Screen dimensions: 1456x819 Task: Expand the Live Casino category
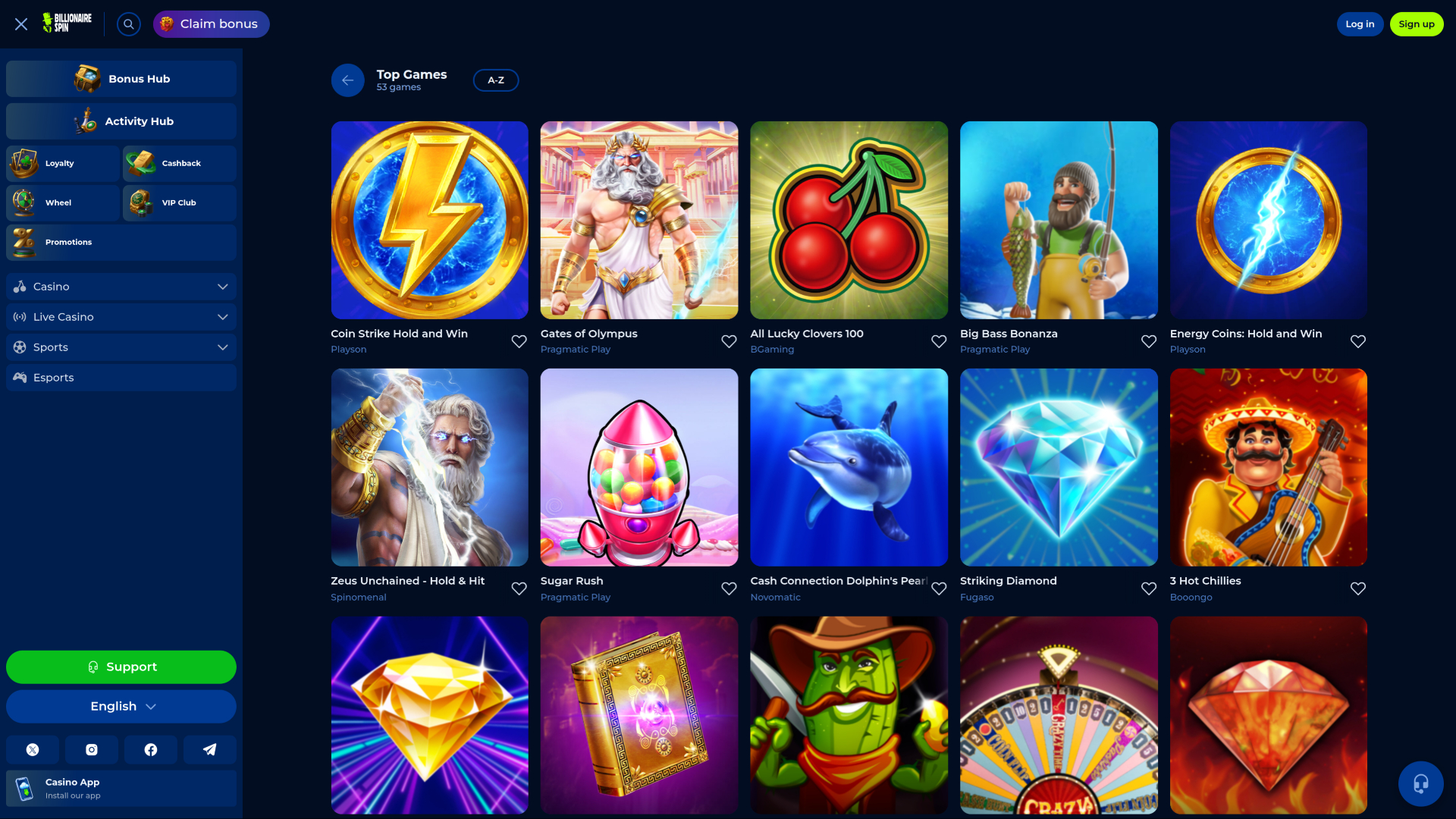pos(121,316)
